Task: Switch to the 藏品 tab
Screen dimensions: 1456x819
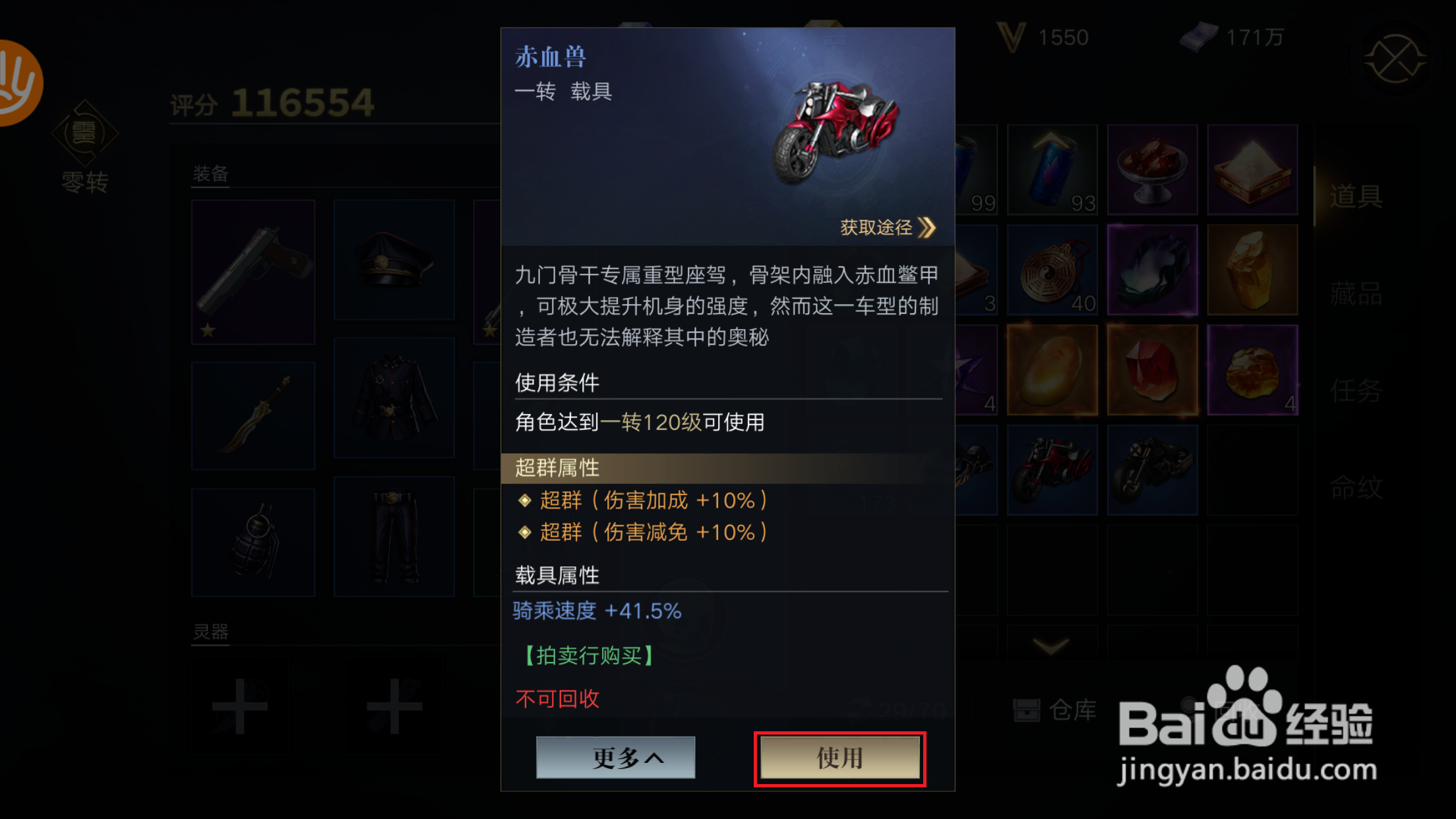Action: 1357,293
